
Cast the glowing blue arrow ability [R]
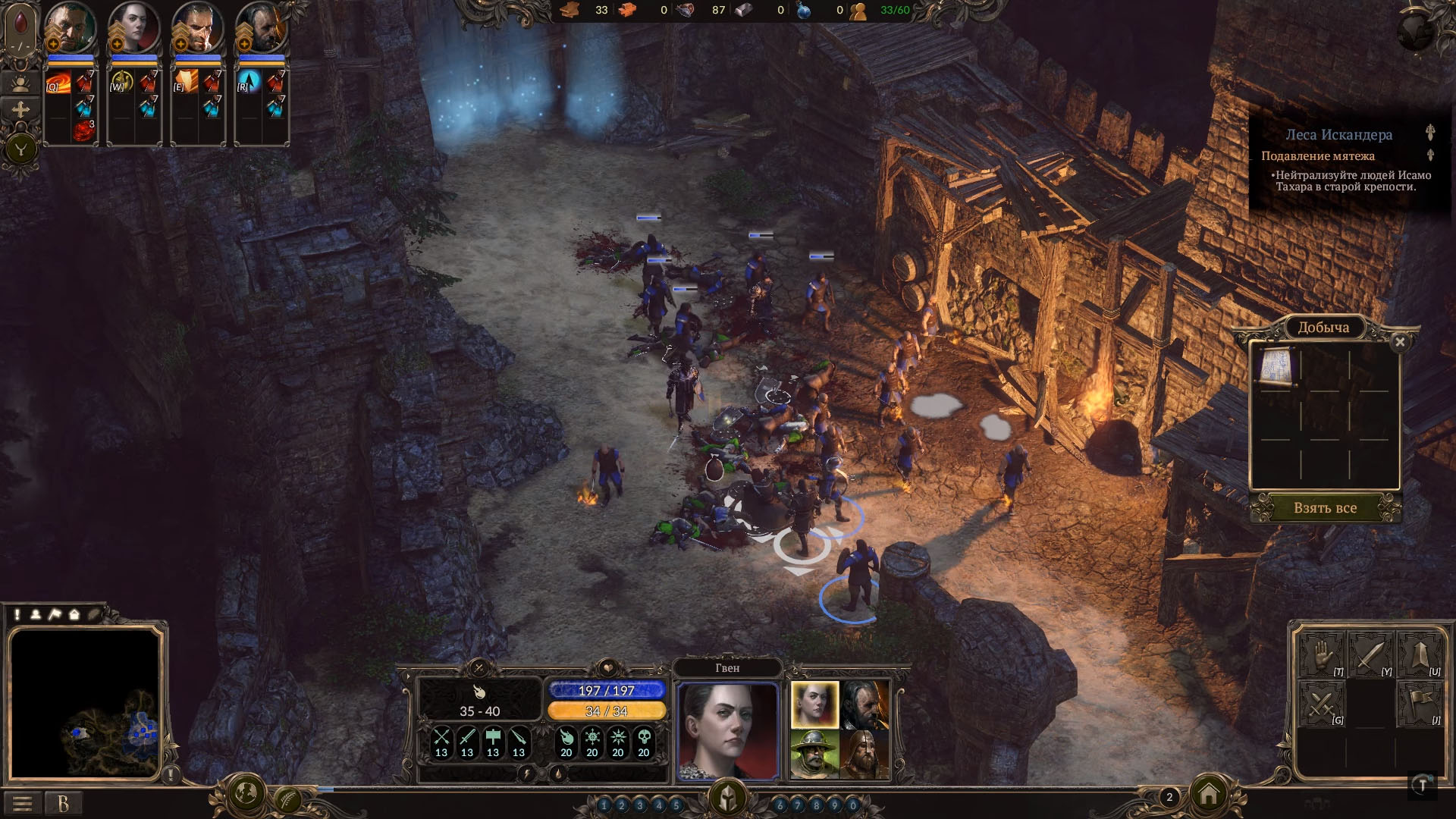tap(249, 82)
